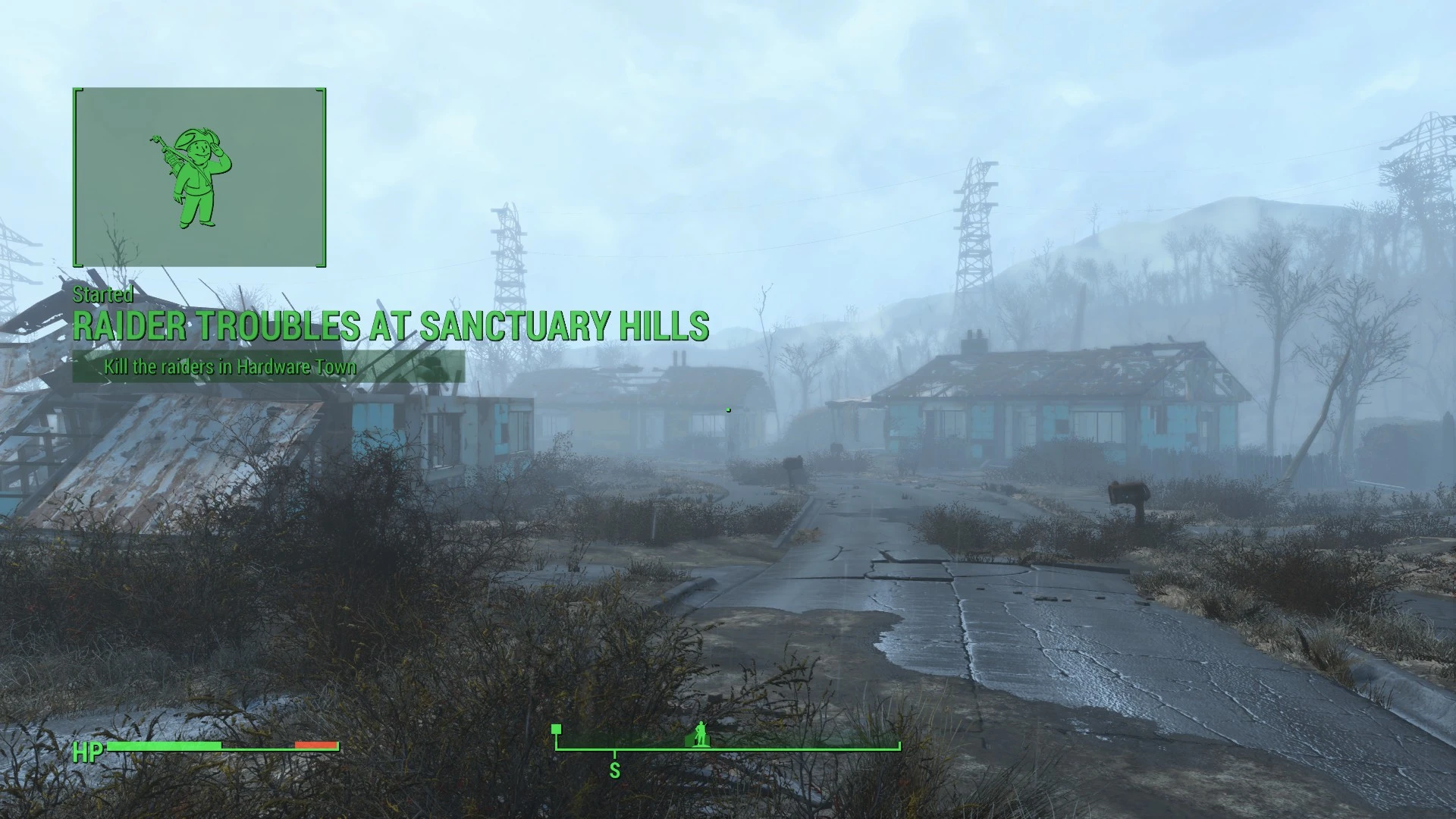The height and width of the screenshot is (819, 1456).
Task: Click the red radiation segment of the HP bar
Action: (x=317, y=745)
